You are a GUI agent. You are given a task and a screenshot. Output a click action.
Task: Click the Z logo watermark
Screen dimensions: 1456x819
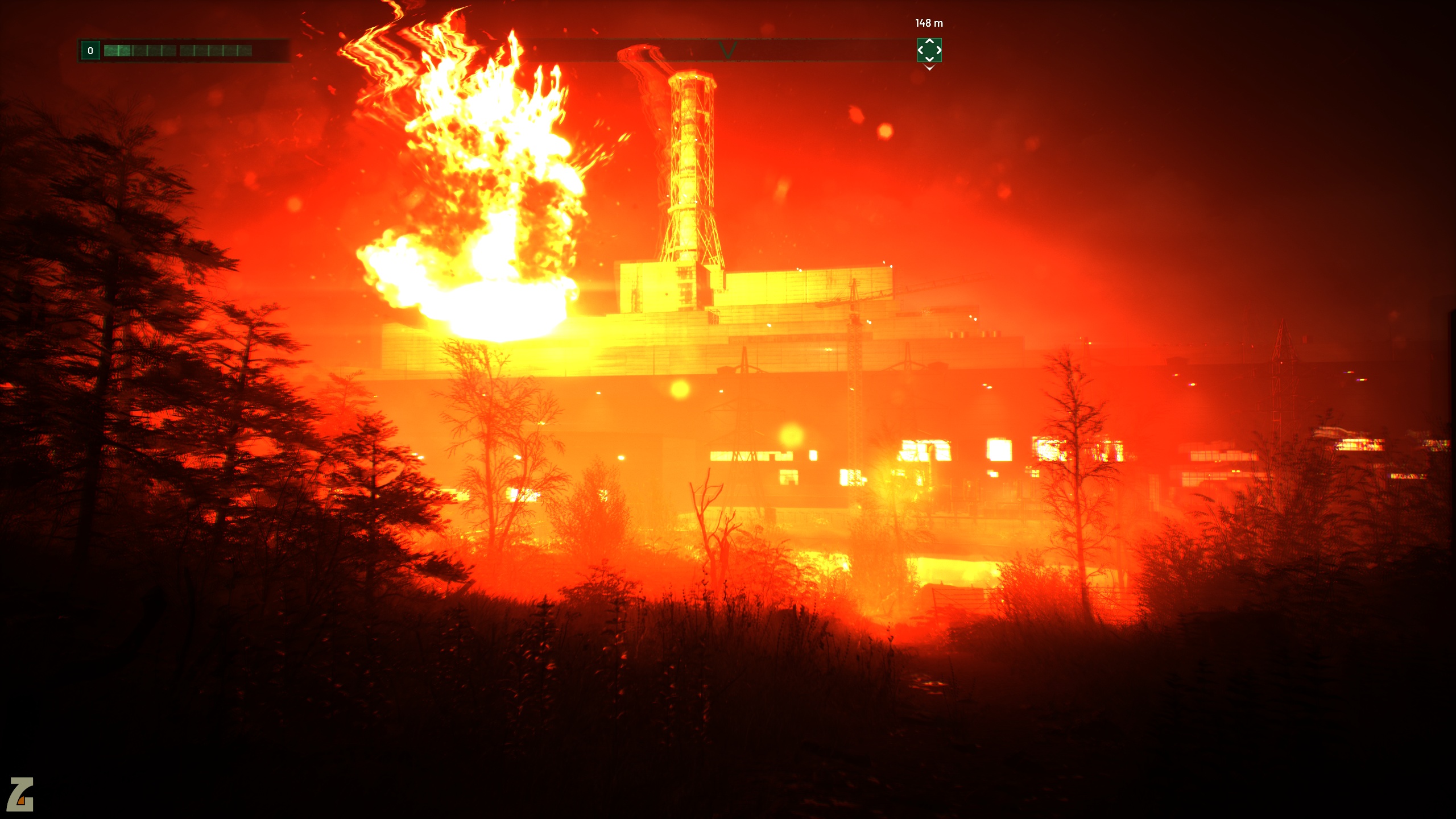tap(20, 794)
